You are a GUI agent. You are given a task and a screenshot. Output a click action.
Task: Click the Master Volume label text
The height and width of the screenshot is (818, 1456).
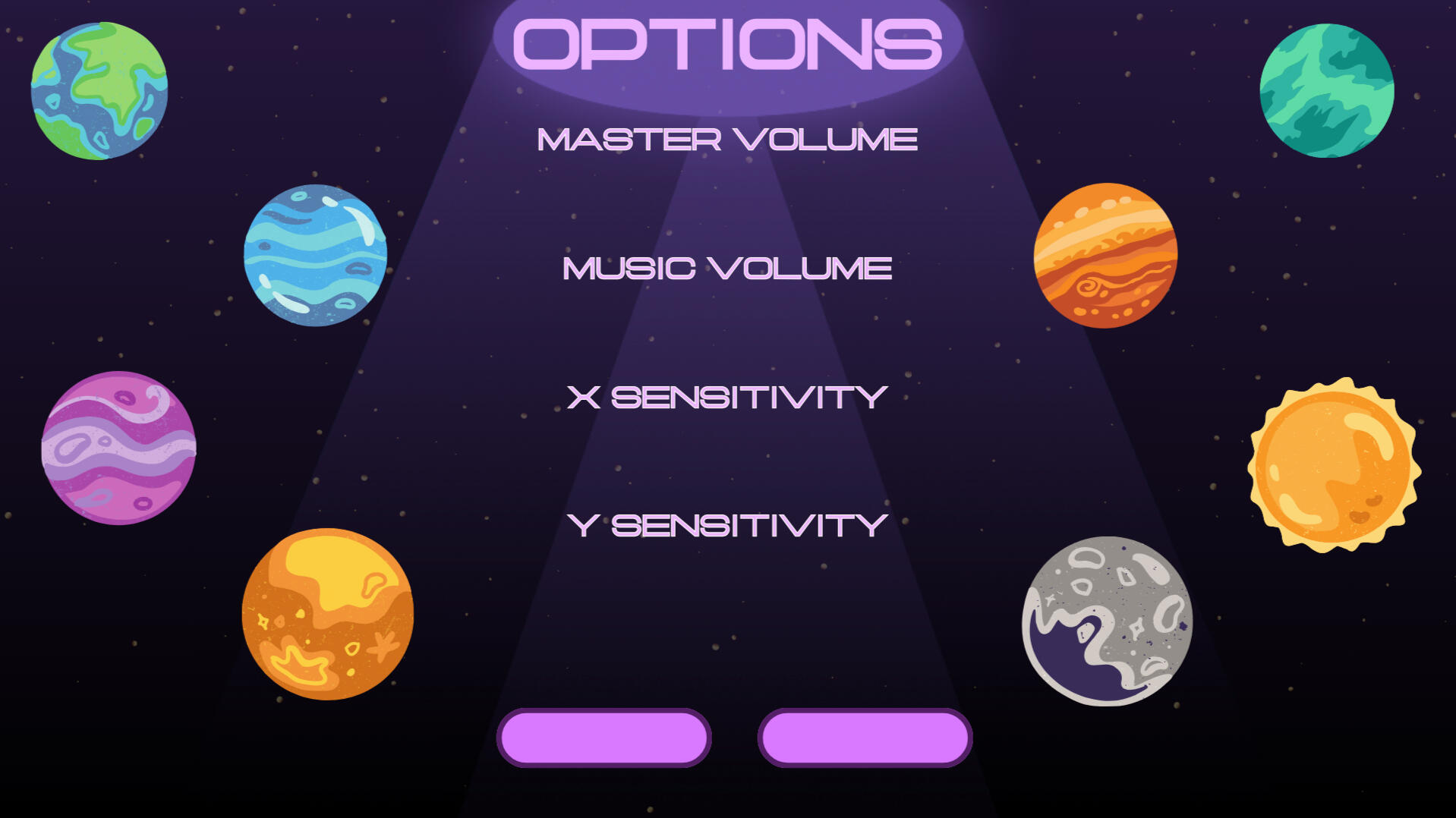[726, 140]
